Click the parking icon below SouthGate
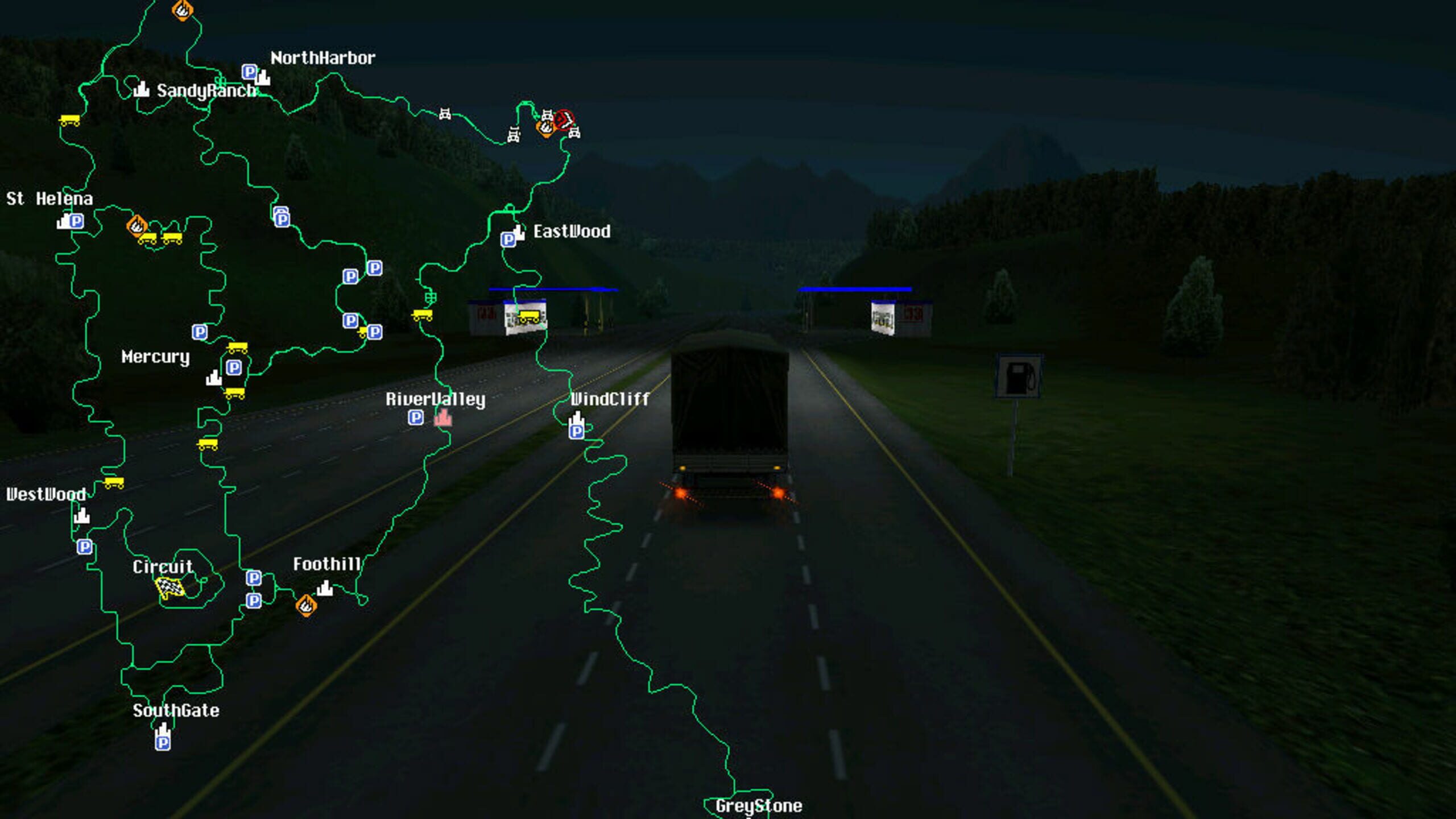This screenshot has height=819, width=1456. pyautogui.click(x=163, y=742)
